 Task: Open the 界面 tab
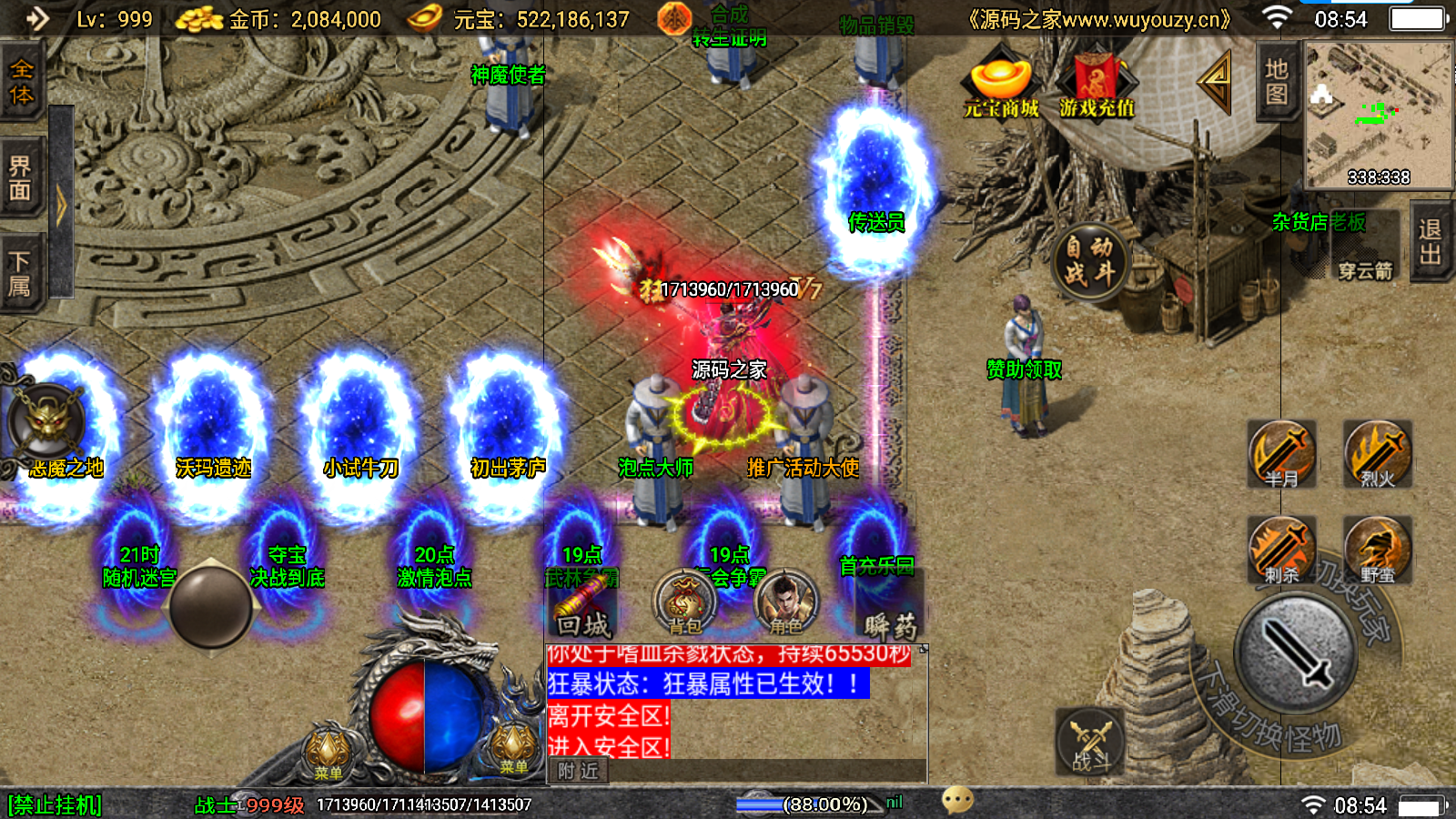click(21, 178)
